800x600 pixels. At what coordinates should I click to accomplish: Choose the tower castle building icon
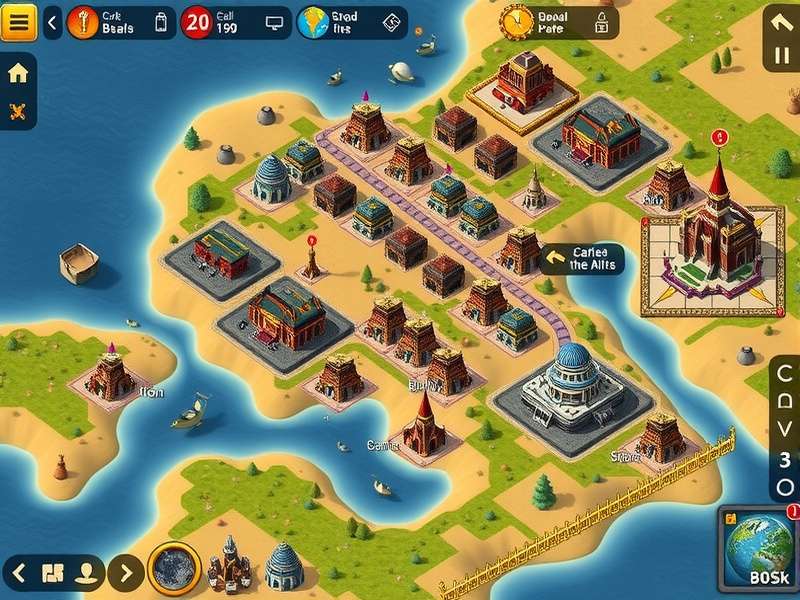tap(229, 565)
